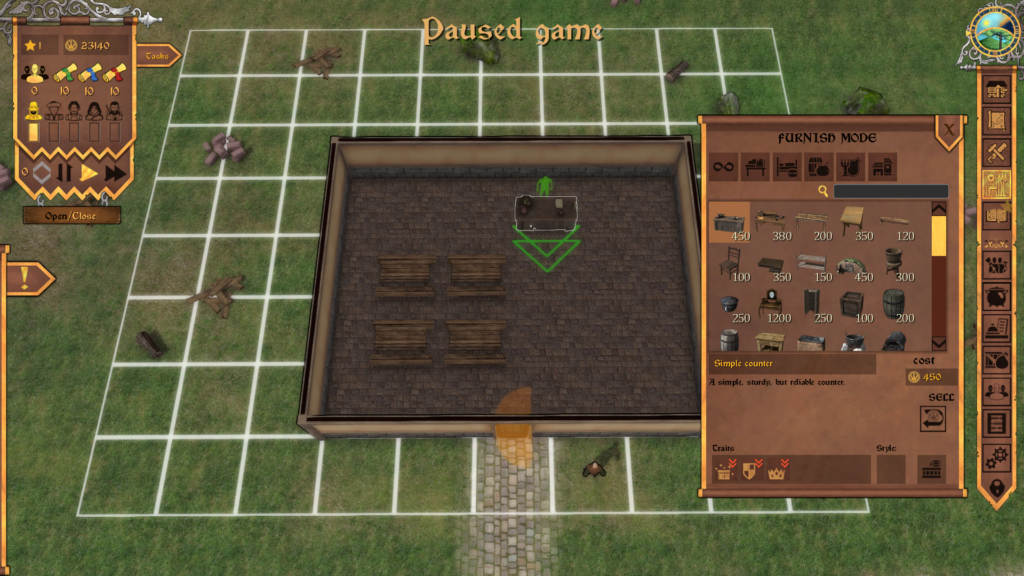Open the gears settings button
This screenshot has height=576, width=1024.
click(997, 457)
